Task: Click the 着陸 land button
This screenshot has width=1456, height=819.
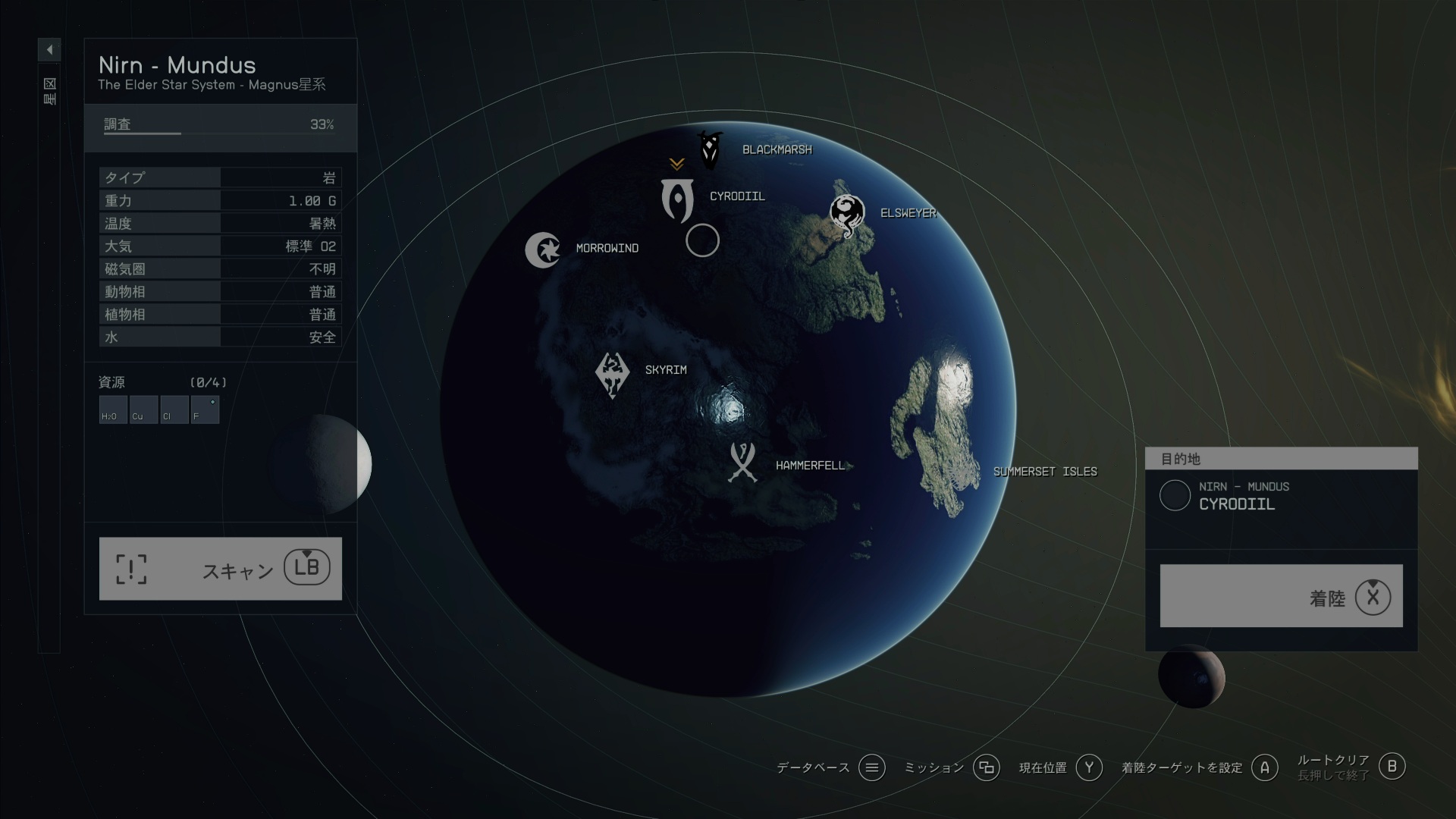Action: tap(1281, 596)
